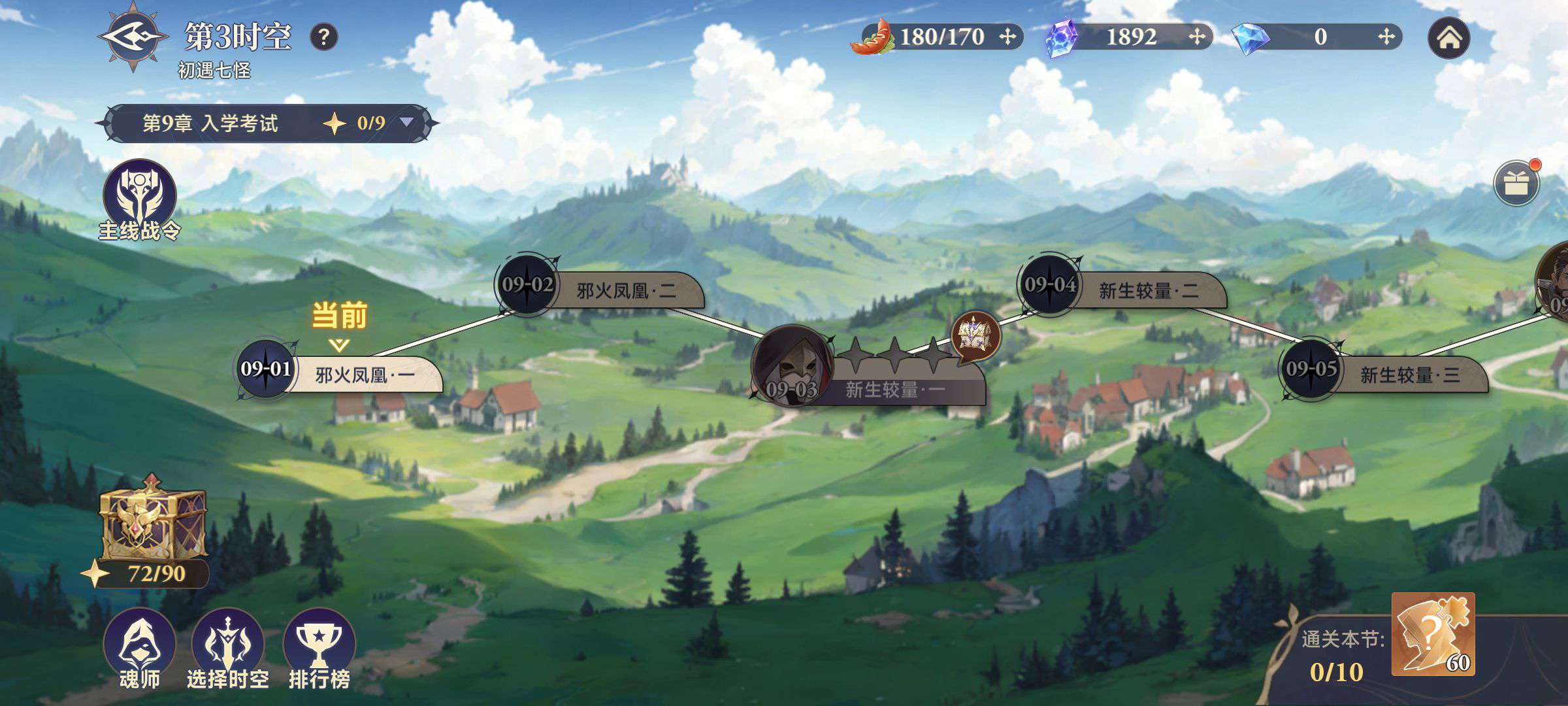Add stamina with the sausage plus button
The height and width of the screenshot is (706, 1568).
click(x=1007, y=37)
